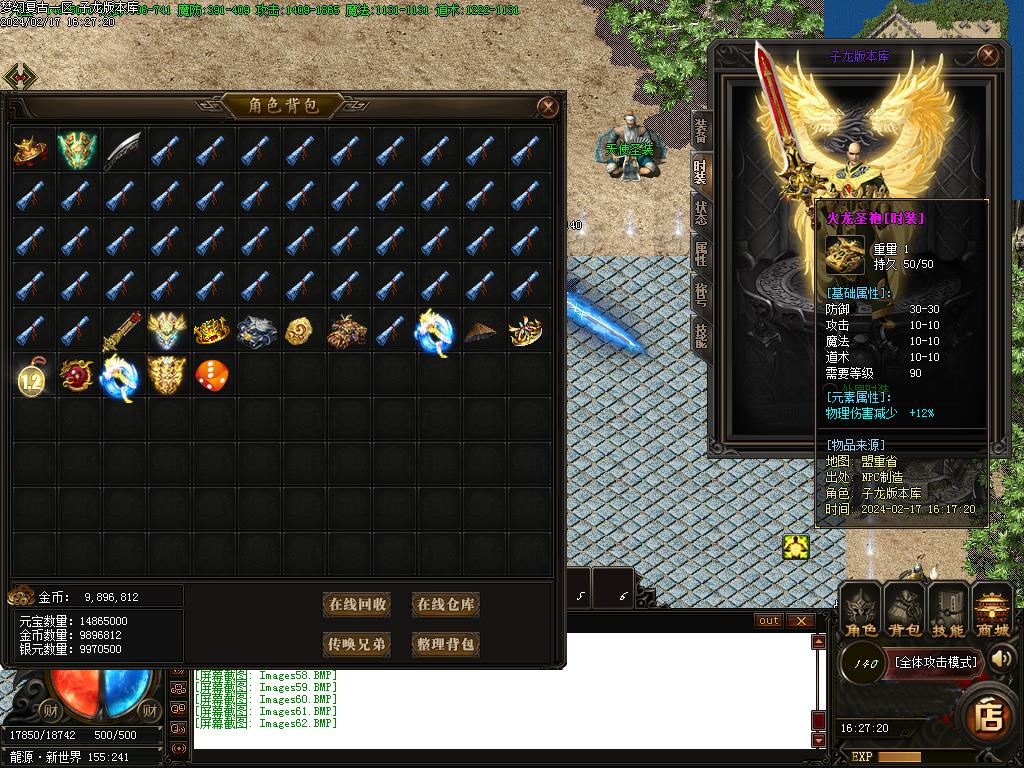Open the 技能 skills menu

(x=948, y=611)
